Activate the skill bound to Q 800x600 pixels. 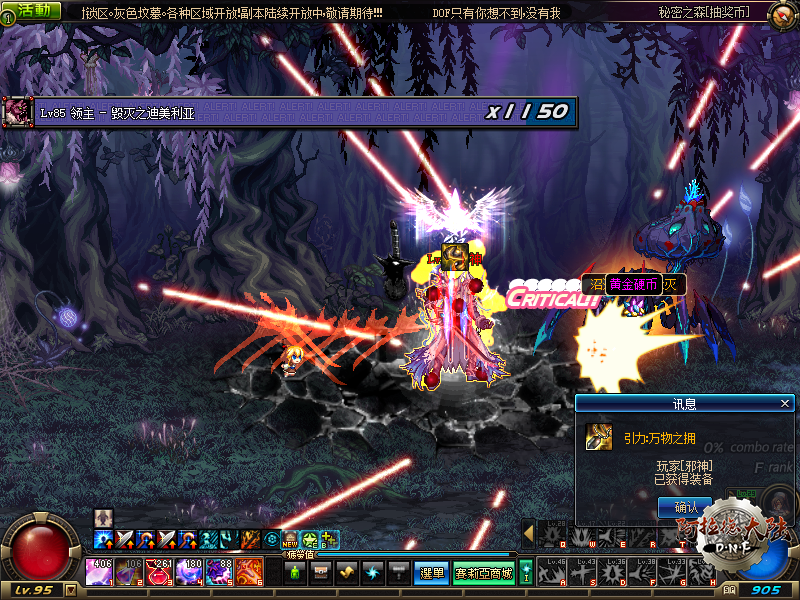(x=552, y=534)
